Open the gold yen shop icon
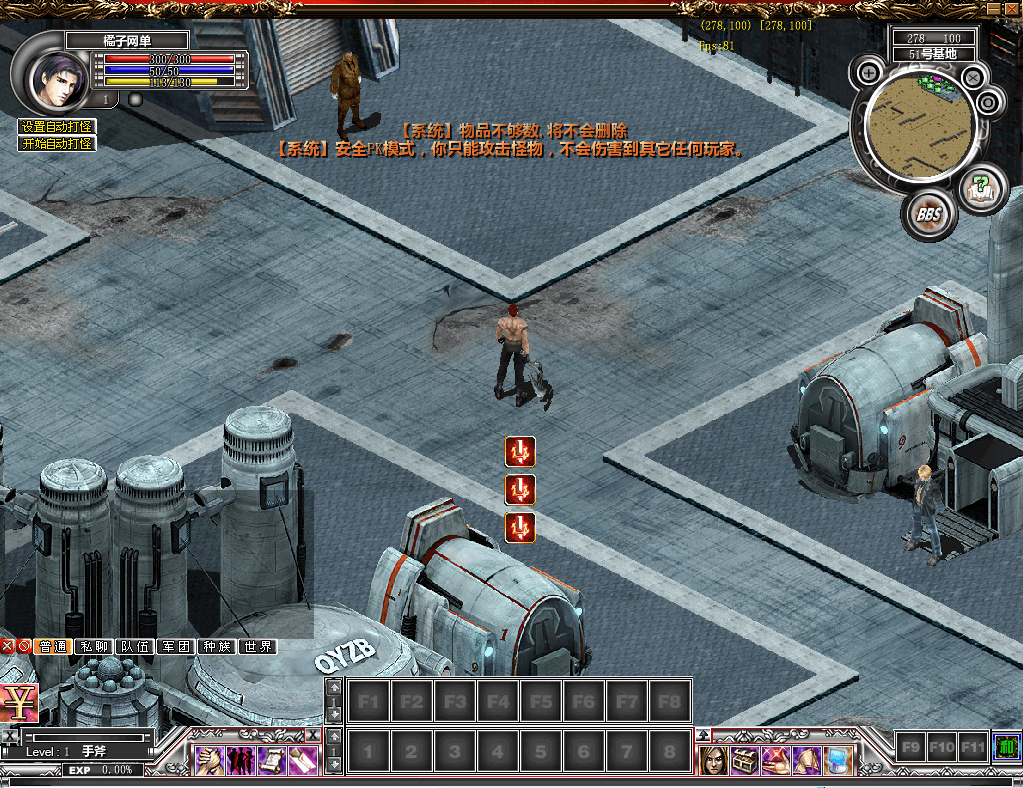Screen dimensions: 1023x788 click(18, 704)
